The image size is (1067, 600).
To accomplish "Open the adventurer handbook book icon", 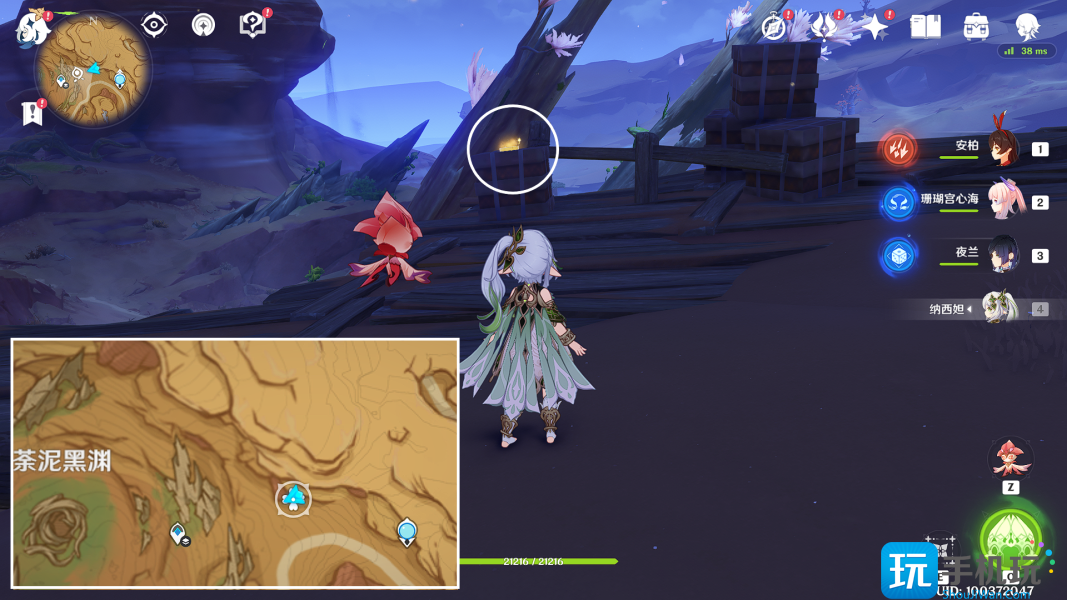I will (926, 27).
